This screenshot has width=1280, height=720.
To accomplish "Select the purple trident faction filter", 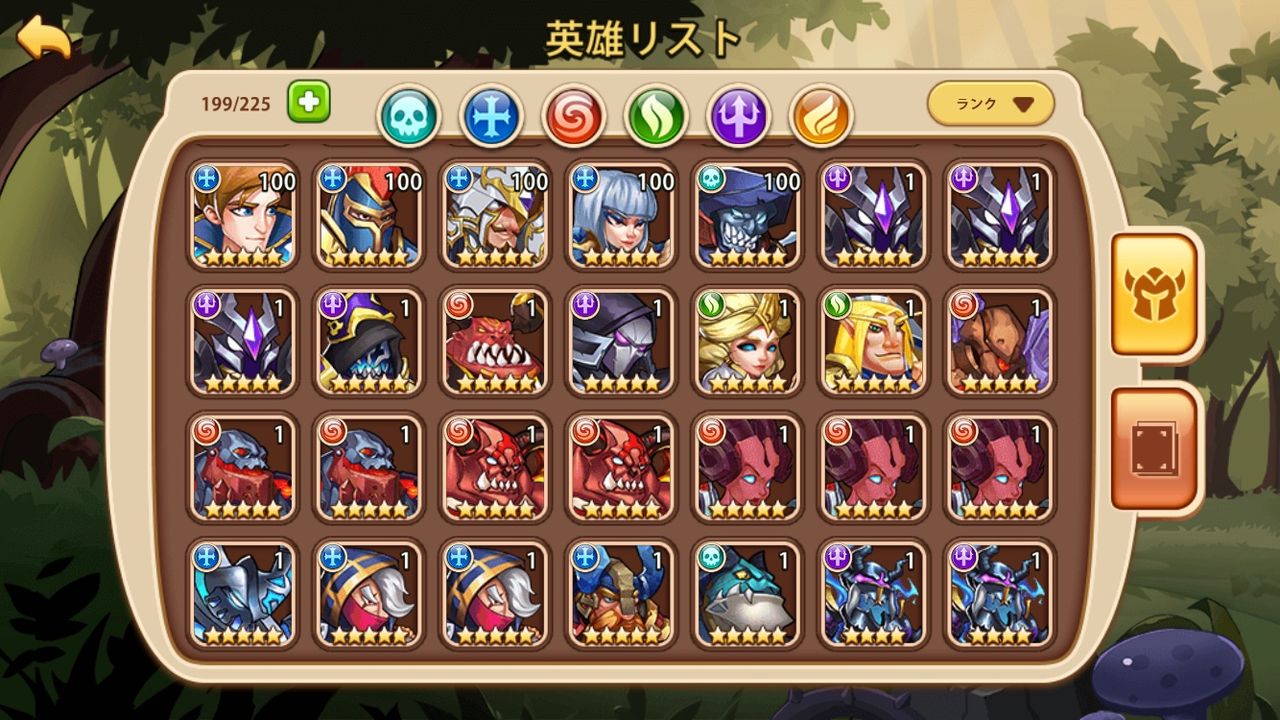I will pos(740,113).
